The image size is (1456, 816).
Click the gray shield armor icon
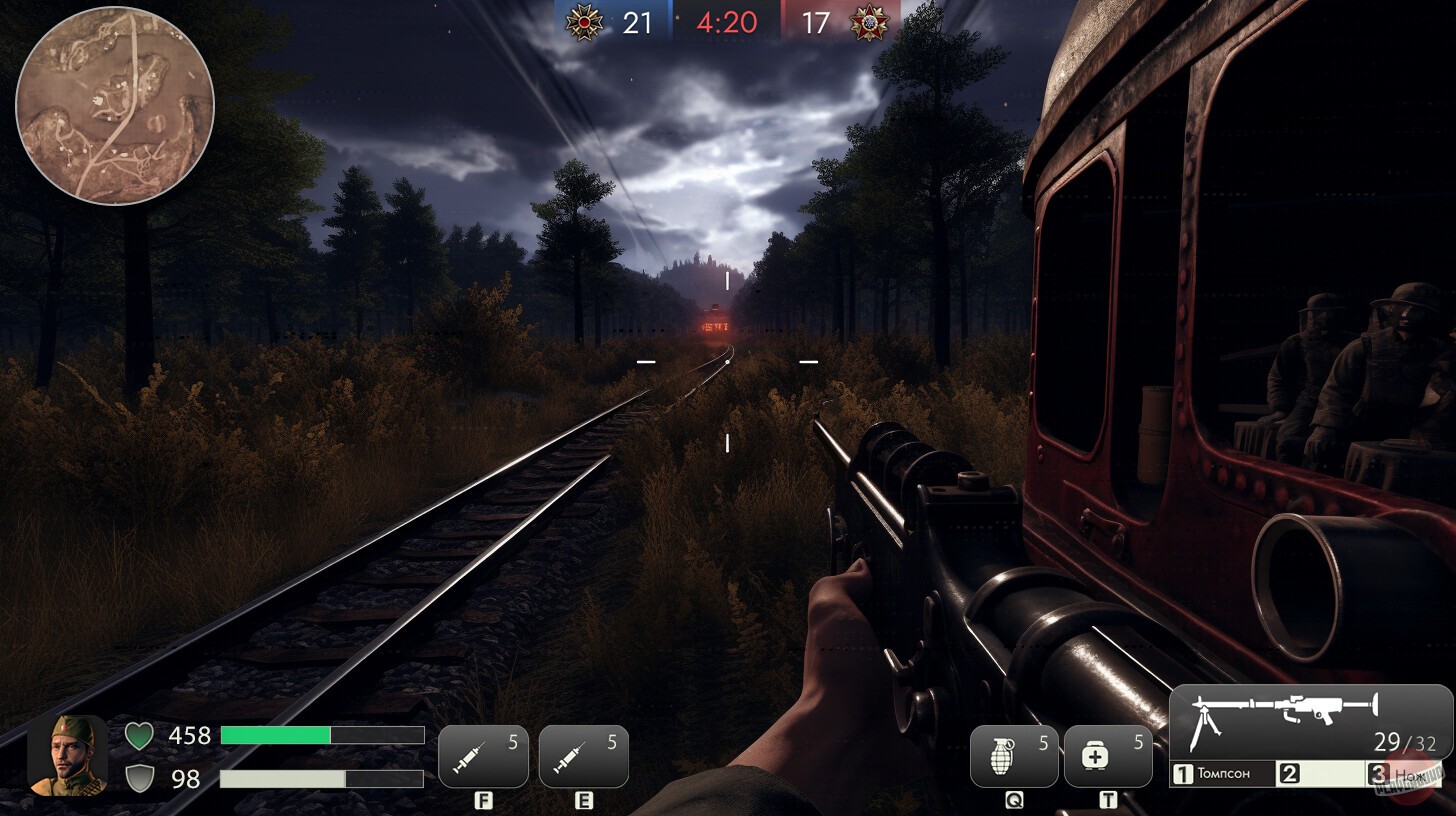coord(140,778)
